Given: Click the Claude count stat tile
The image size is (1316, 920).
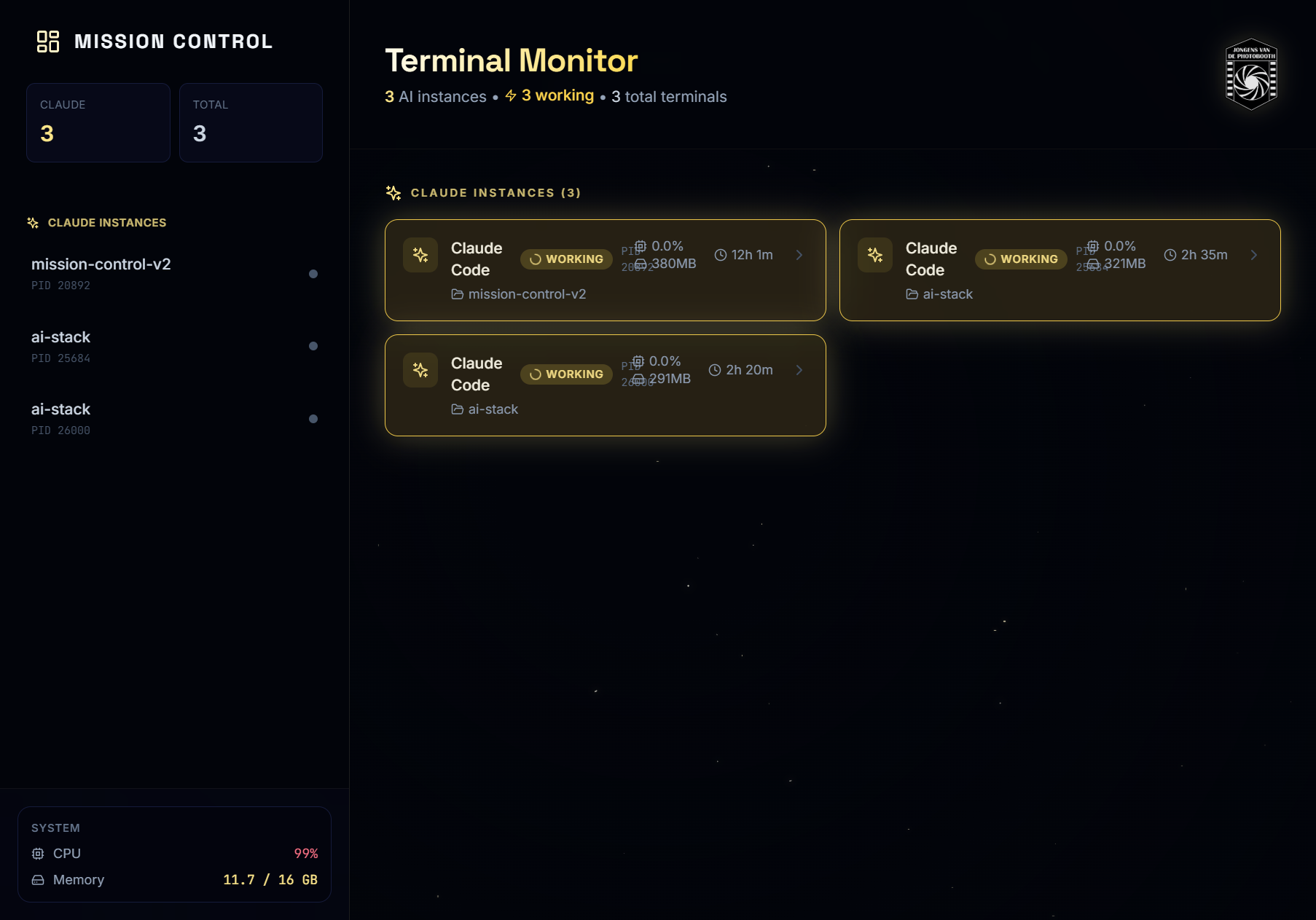Looking at the screenshot, I should coord(98,122).
